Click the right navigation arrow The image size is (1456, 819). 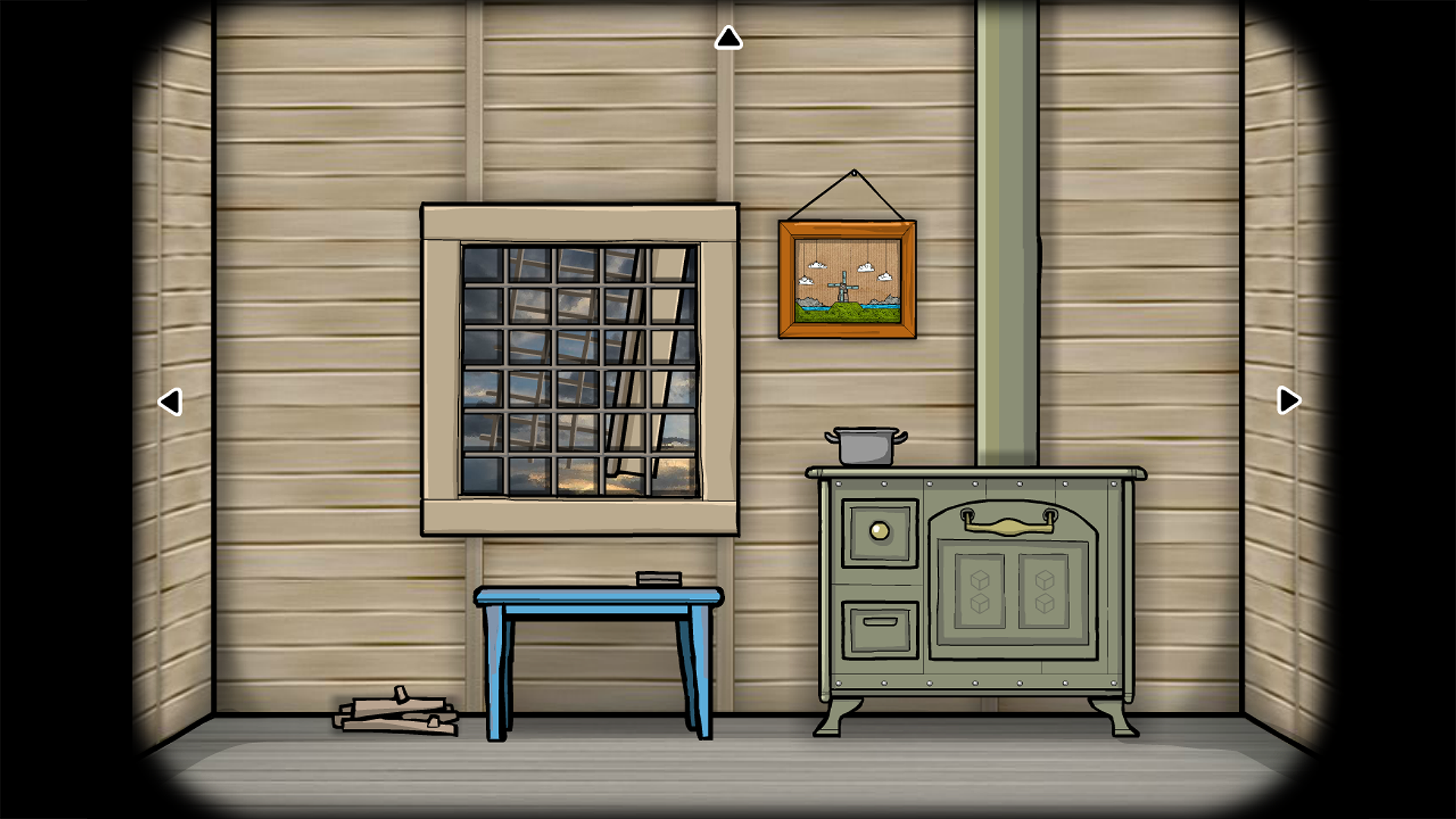[1287, 400]
